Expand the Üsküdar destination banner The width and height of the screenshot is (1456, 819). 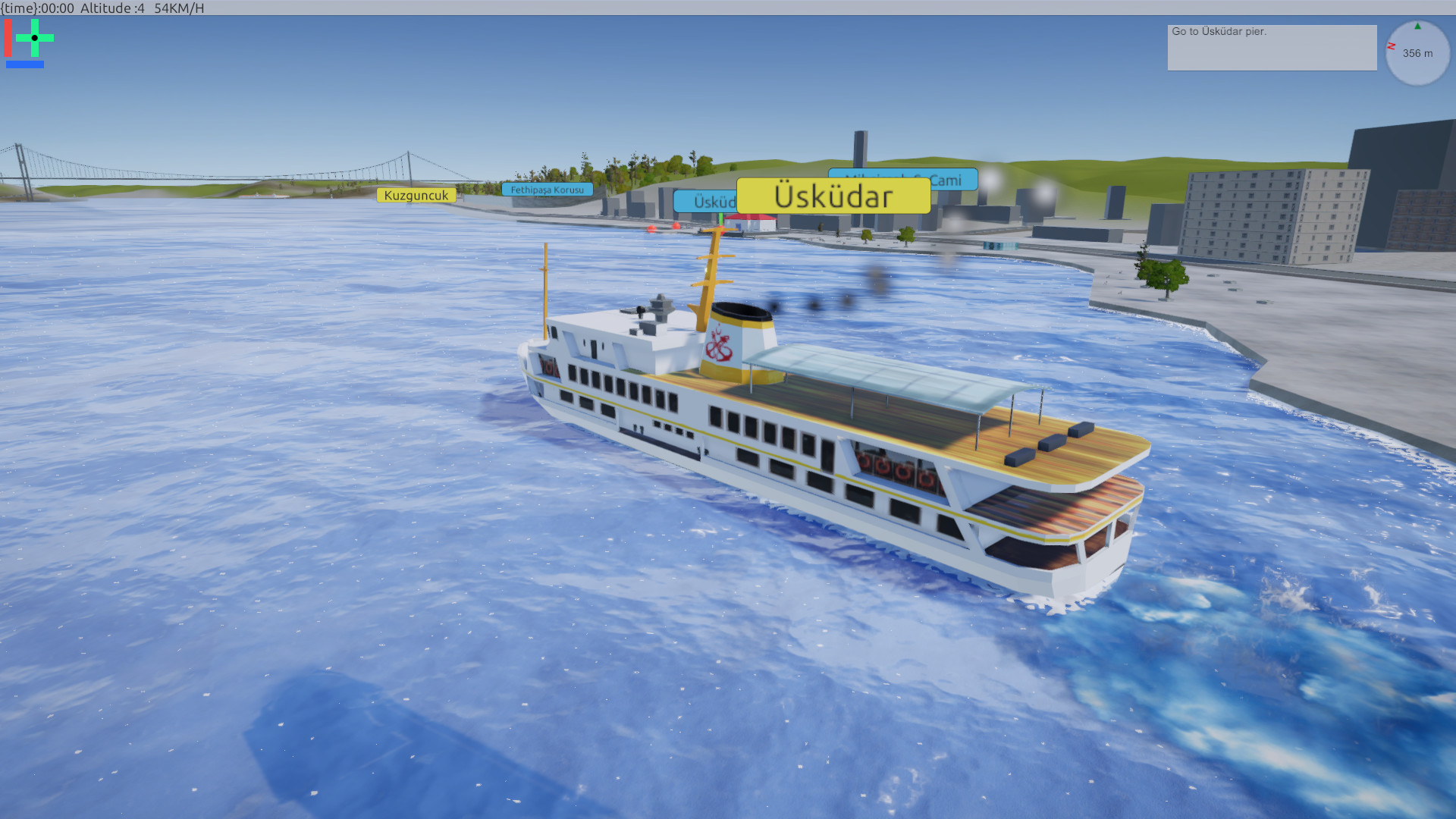pyautogui.click(x=833, y=196)
